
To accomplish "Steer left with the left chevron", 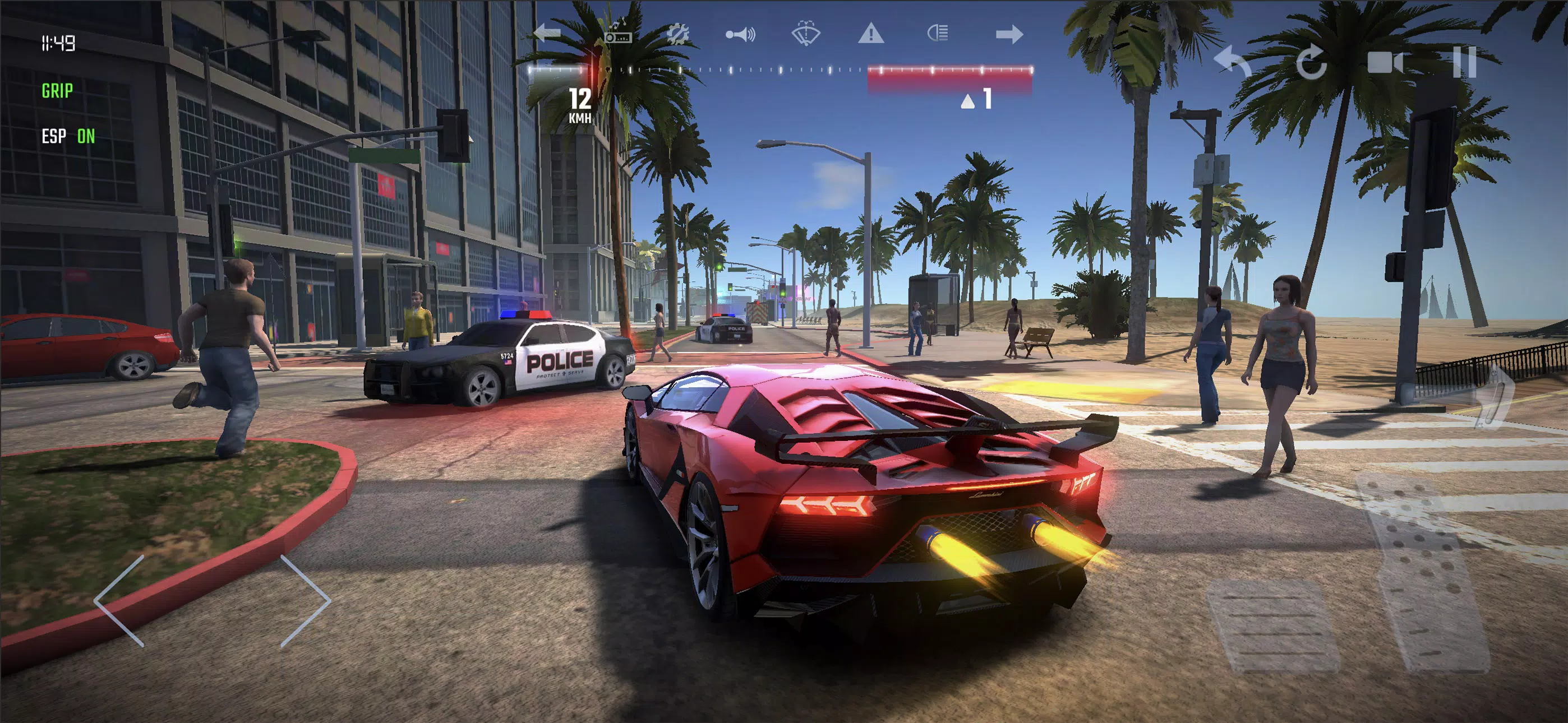I will 121,600.
